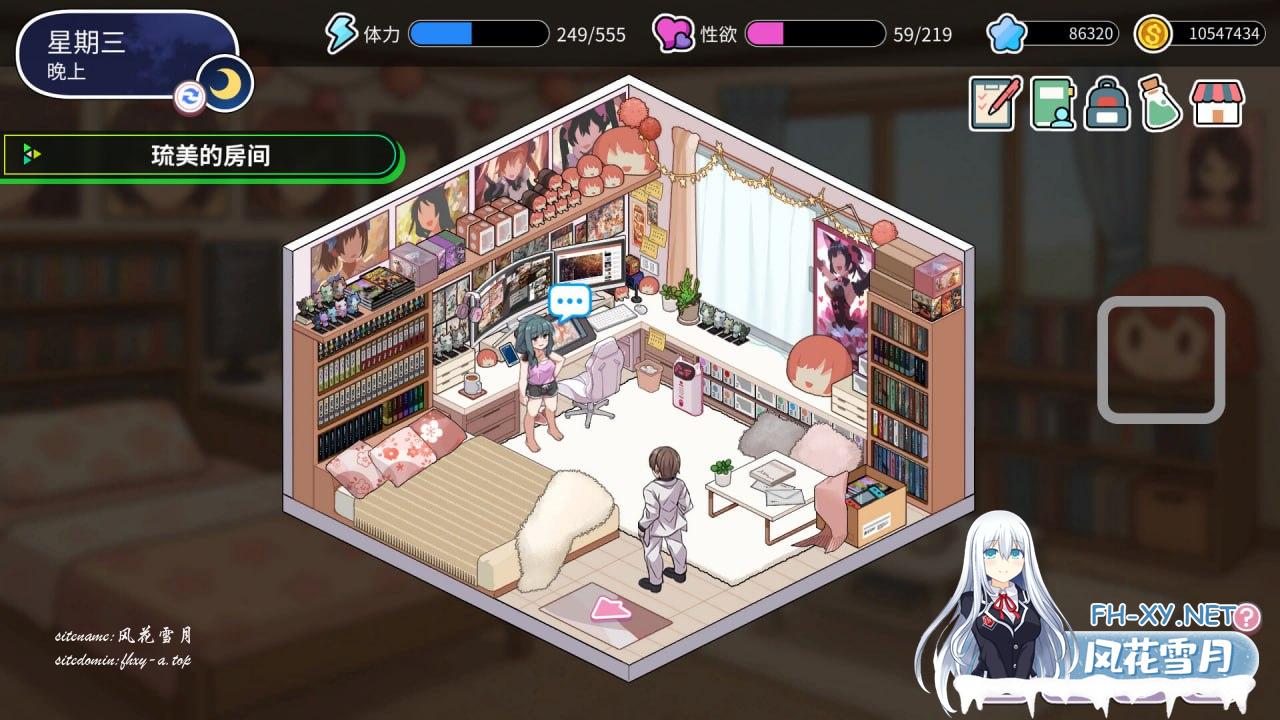
Task: Open the green contacts notebook
Action: 1052,103
